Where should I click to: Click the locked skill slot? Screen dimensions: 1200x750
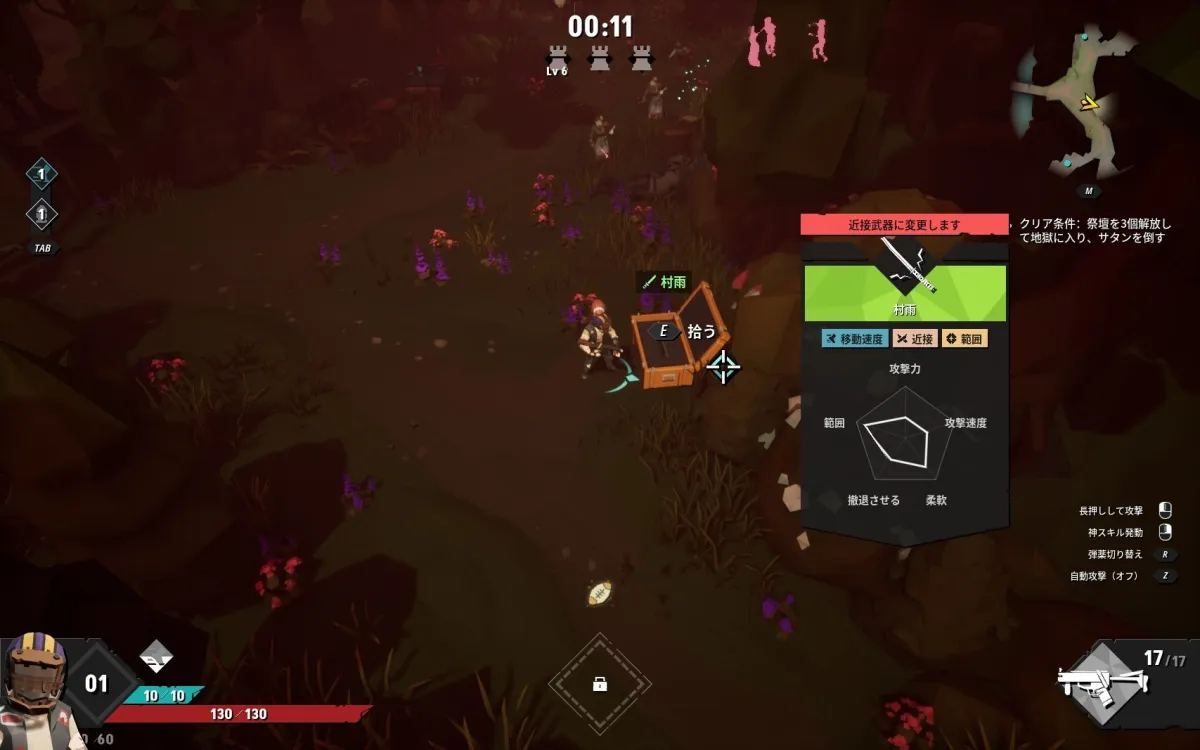click(x=600, y=684)
